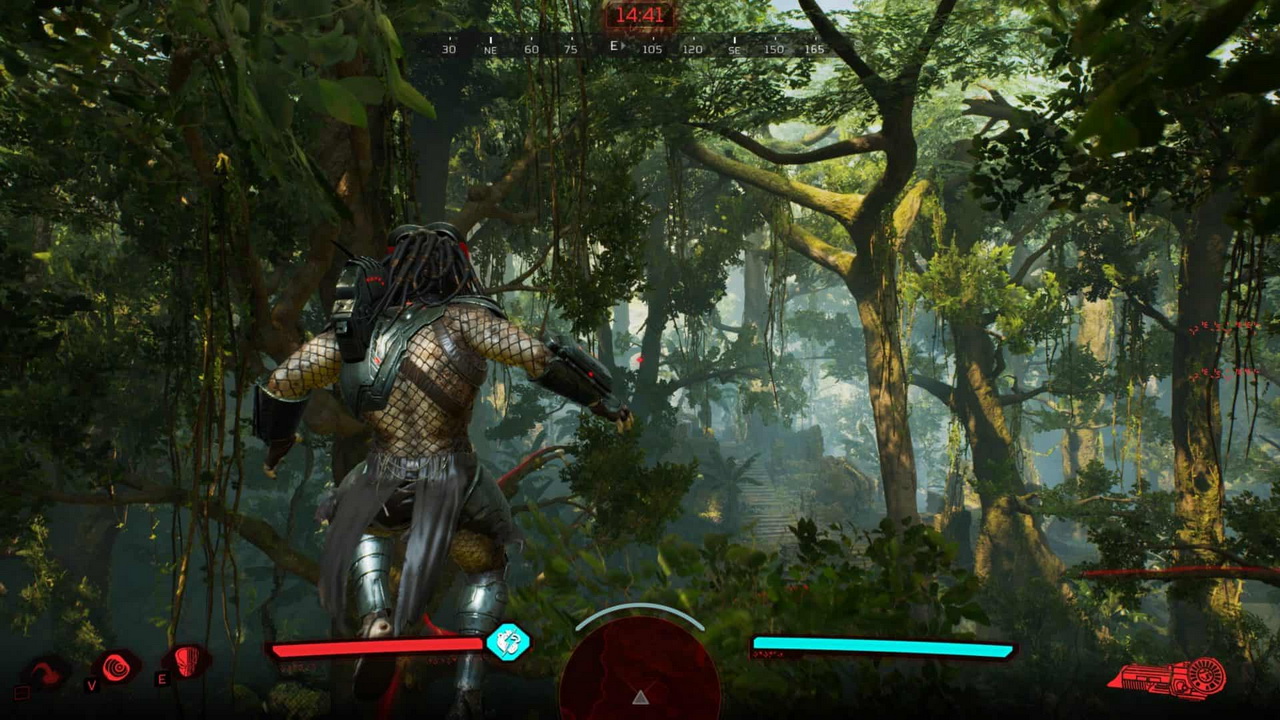The image size is (1280, 720).
Task: Use the curved red arrow ability icon
Action: [46, 672]
